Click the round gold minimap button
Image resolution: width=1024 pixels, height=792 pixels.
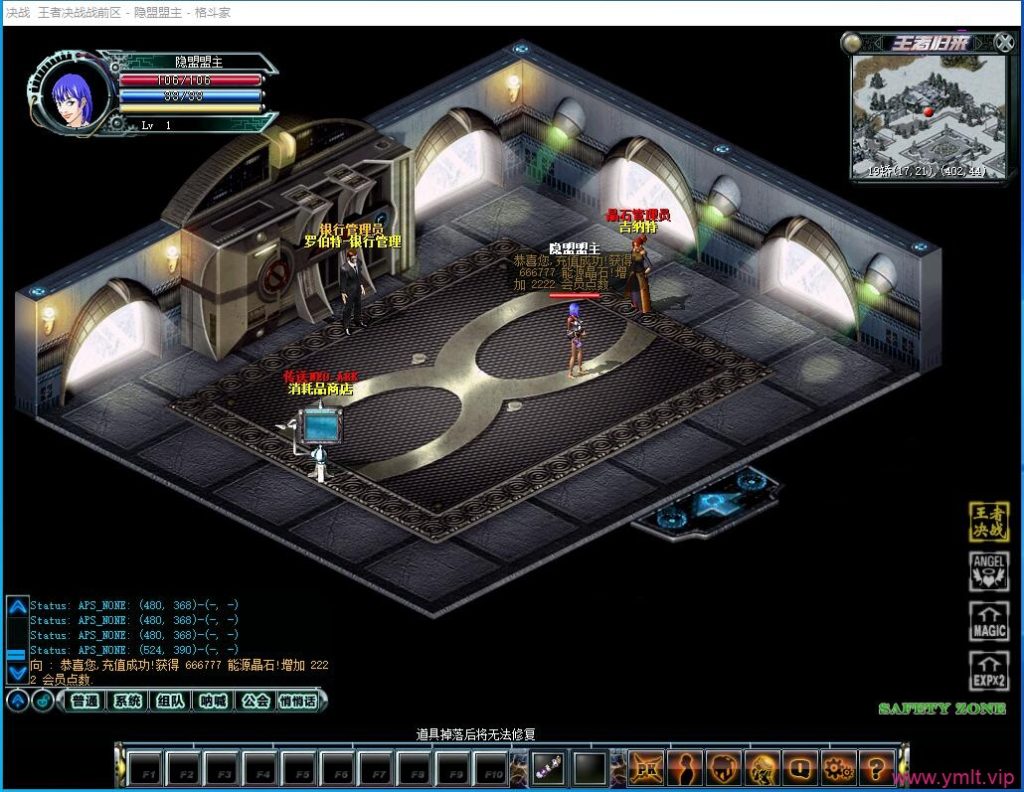click(x=851, y=42)
